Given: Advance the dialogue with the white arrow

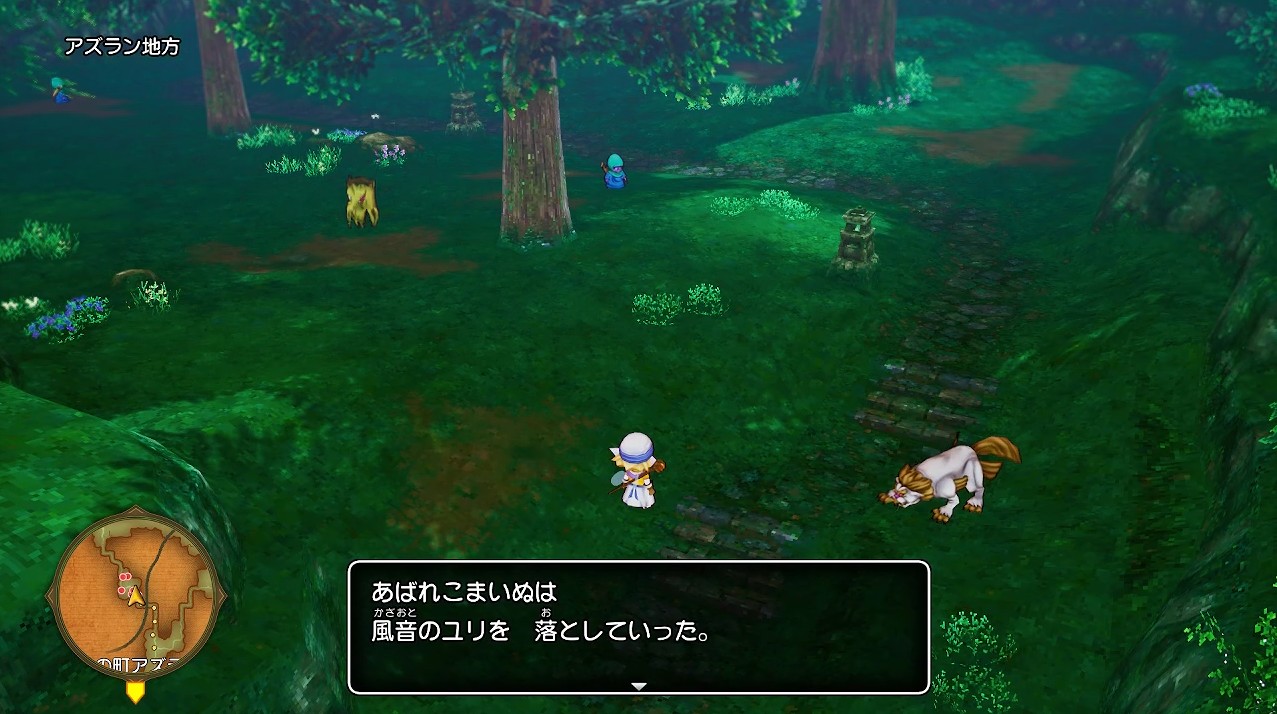Looking at the screenshot, I should point(639,686).
